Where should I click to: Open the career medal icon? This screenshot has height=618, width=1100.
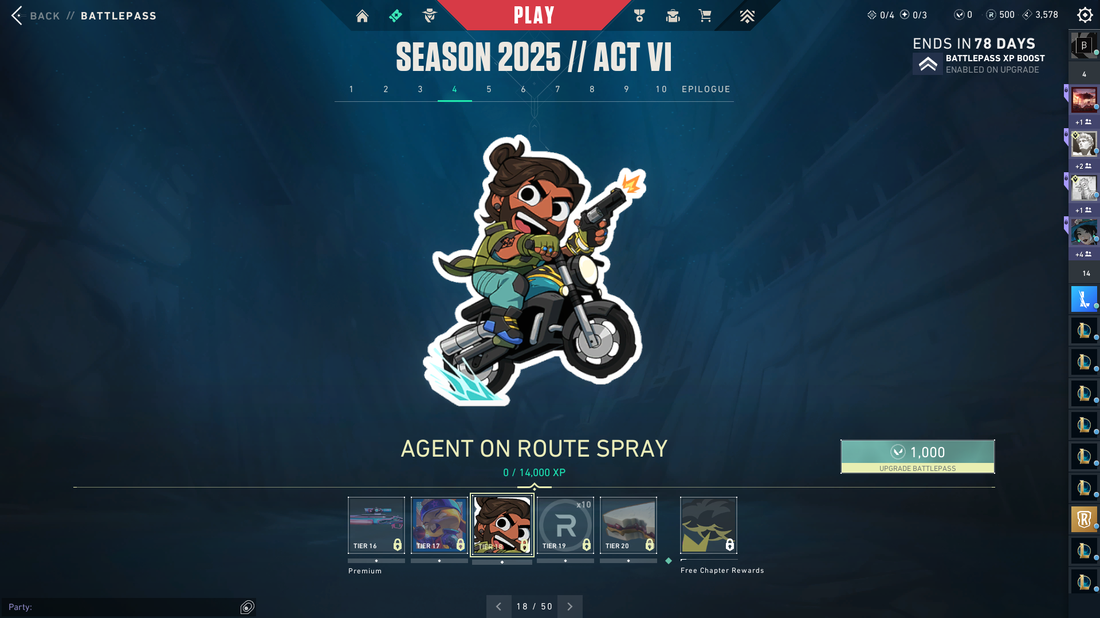pos(640,16)
